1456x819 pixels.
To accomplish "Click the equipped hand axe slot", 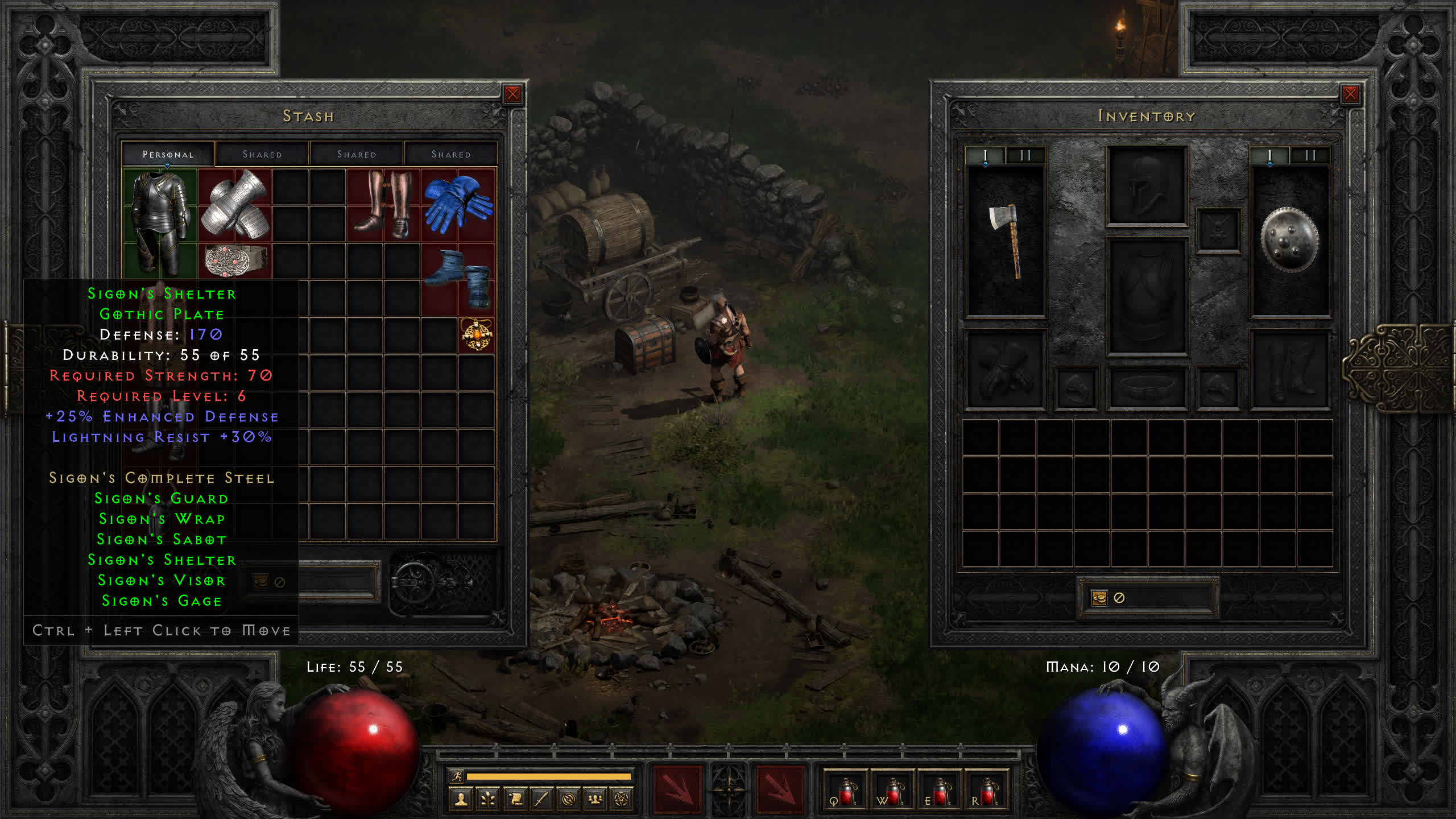I will pos(1006,241).
